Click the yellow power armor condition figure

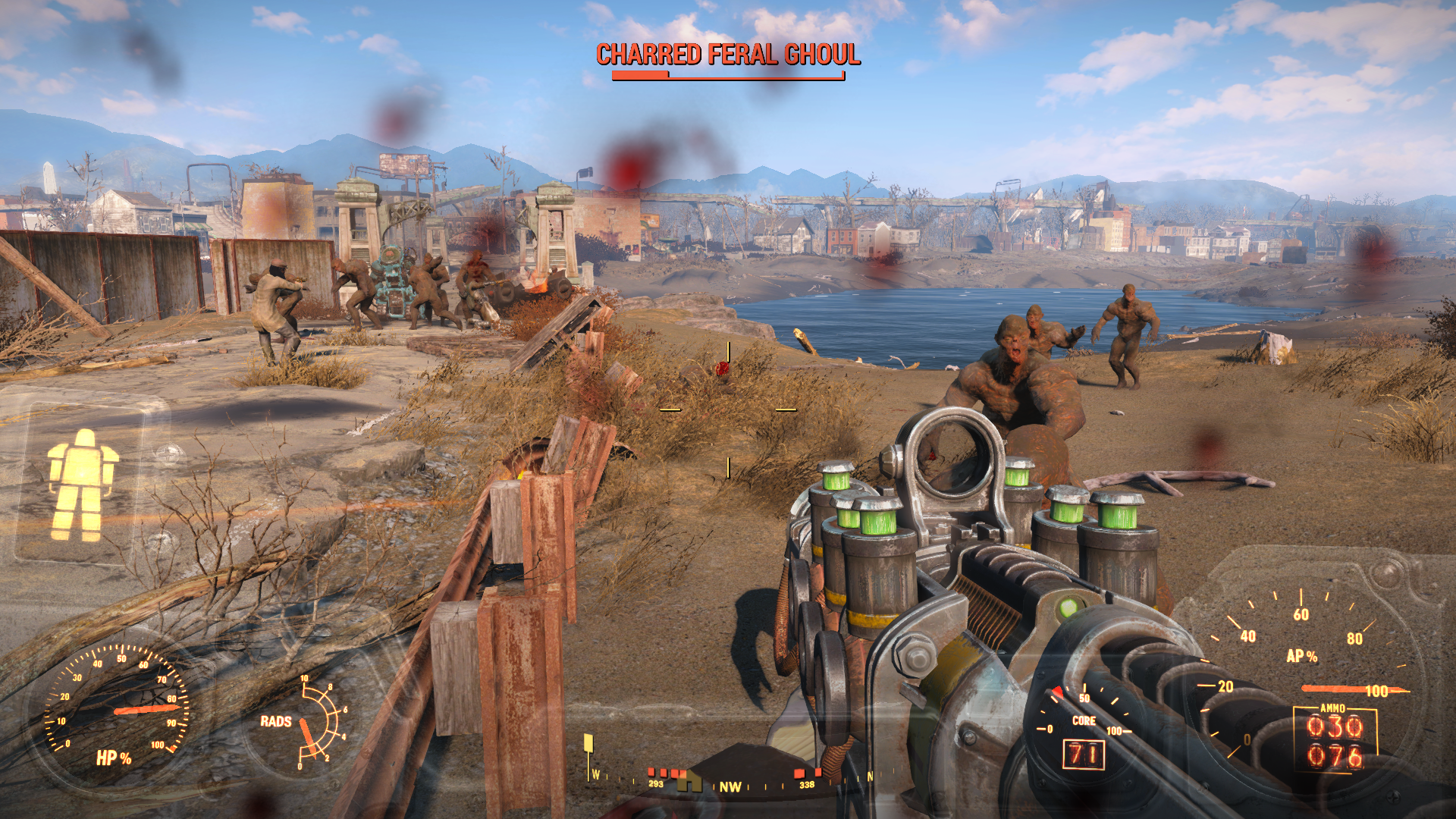pos(82,485)
